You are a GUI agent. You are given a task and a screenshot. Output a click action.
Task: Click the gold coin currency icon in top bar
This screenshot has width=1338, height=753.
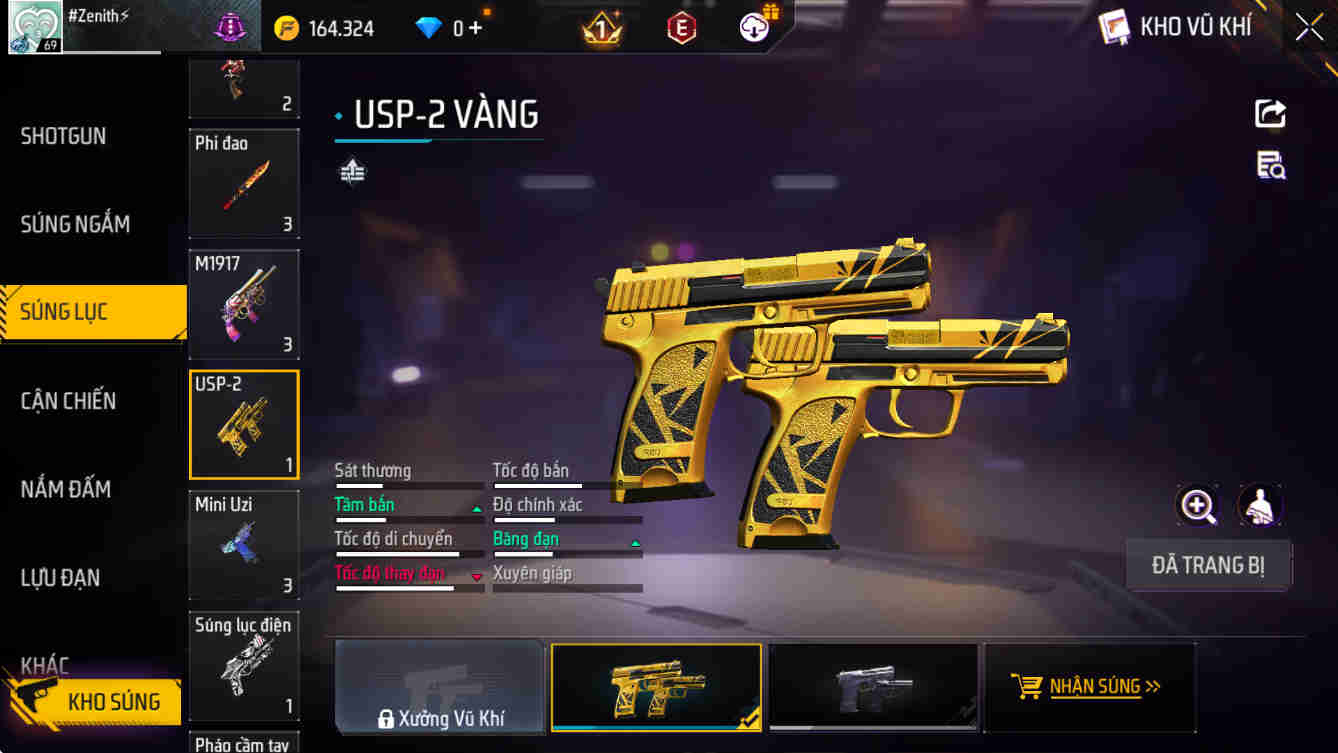[286, 27]
